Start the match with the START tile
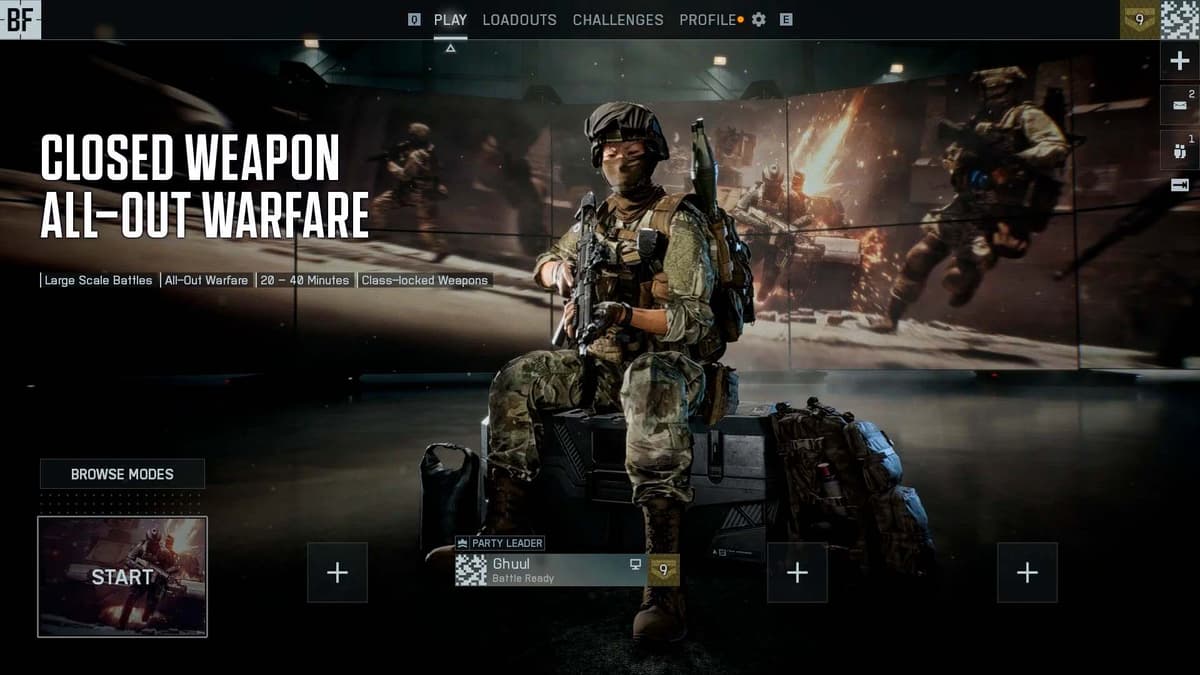 [122, 577]
